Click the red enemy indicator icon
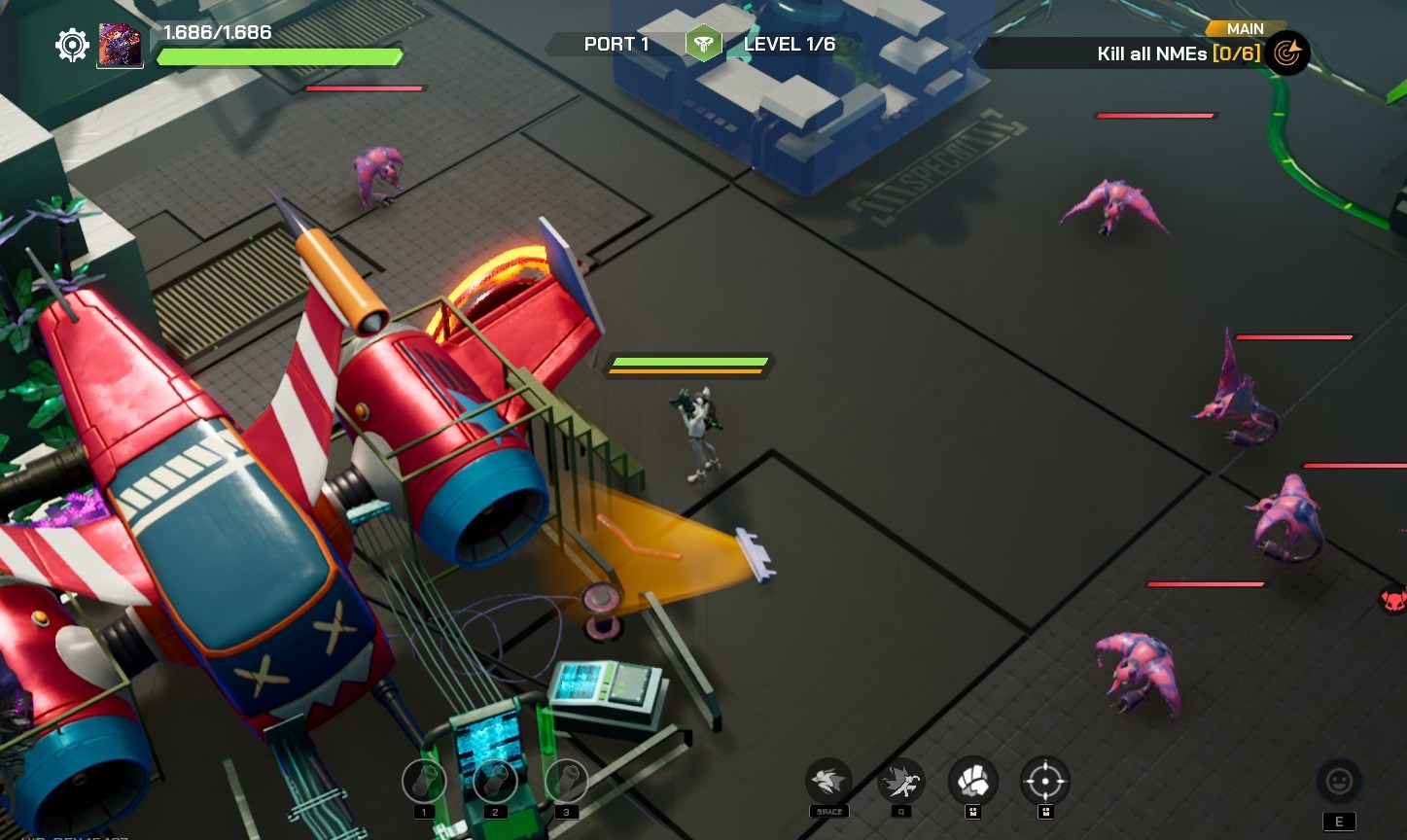Screen dimensions: 1407x840 coord(1393,599)
